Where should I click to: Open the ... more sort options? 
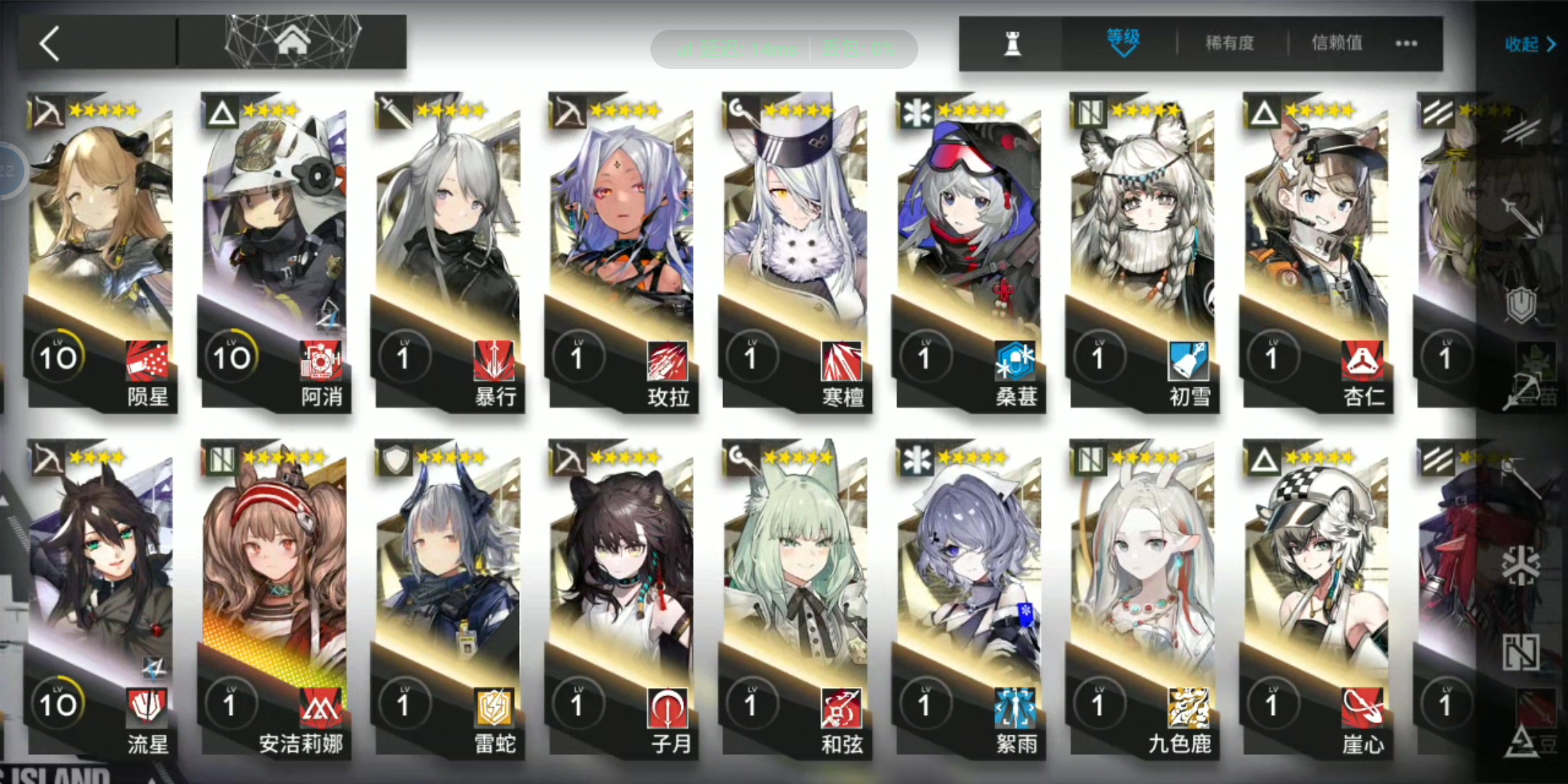pyautogui.click(x=1406, y=44)
